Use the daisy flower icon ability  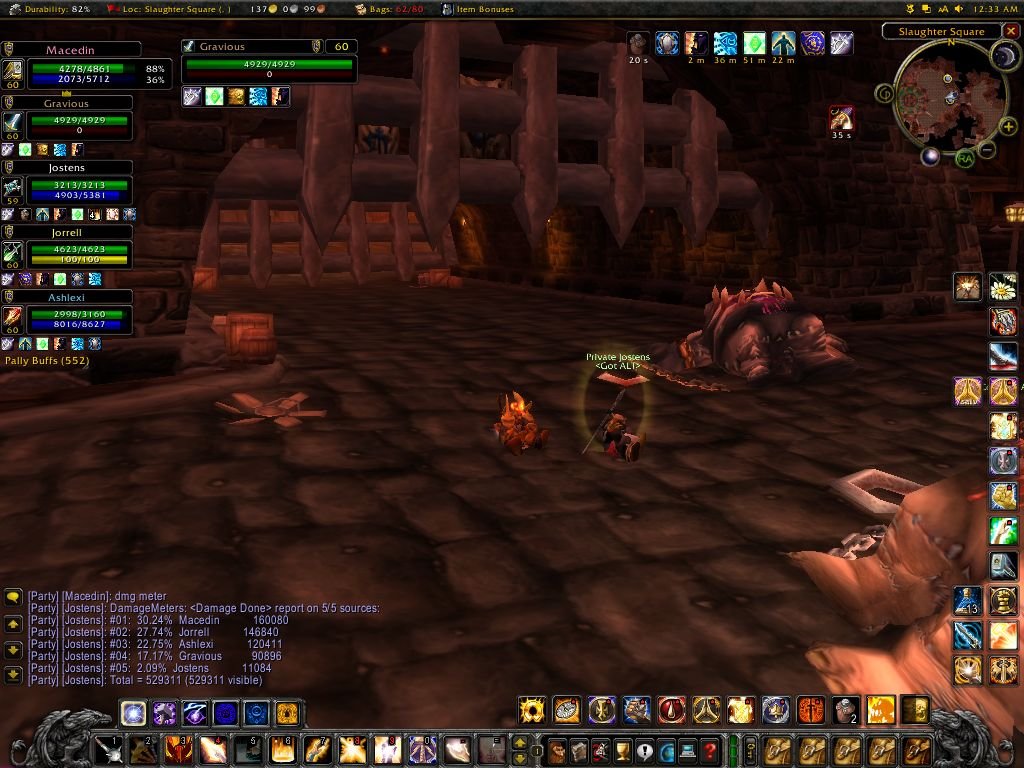pyautogui.click(x=1003, y=288)
